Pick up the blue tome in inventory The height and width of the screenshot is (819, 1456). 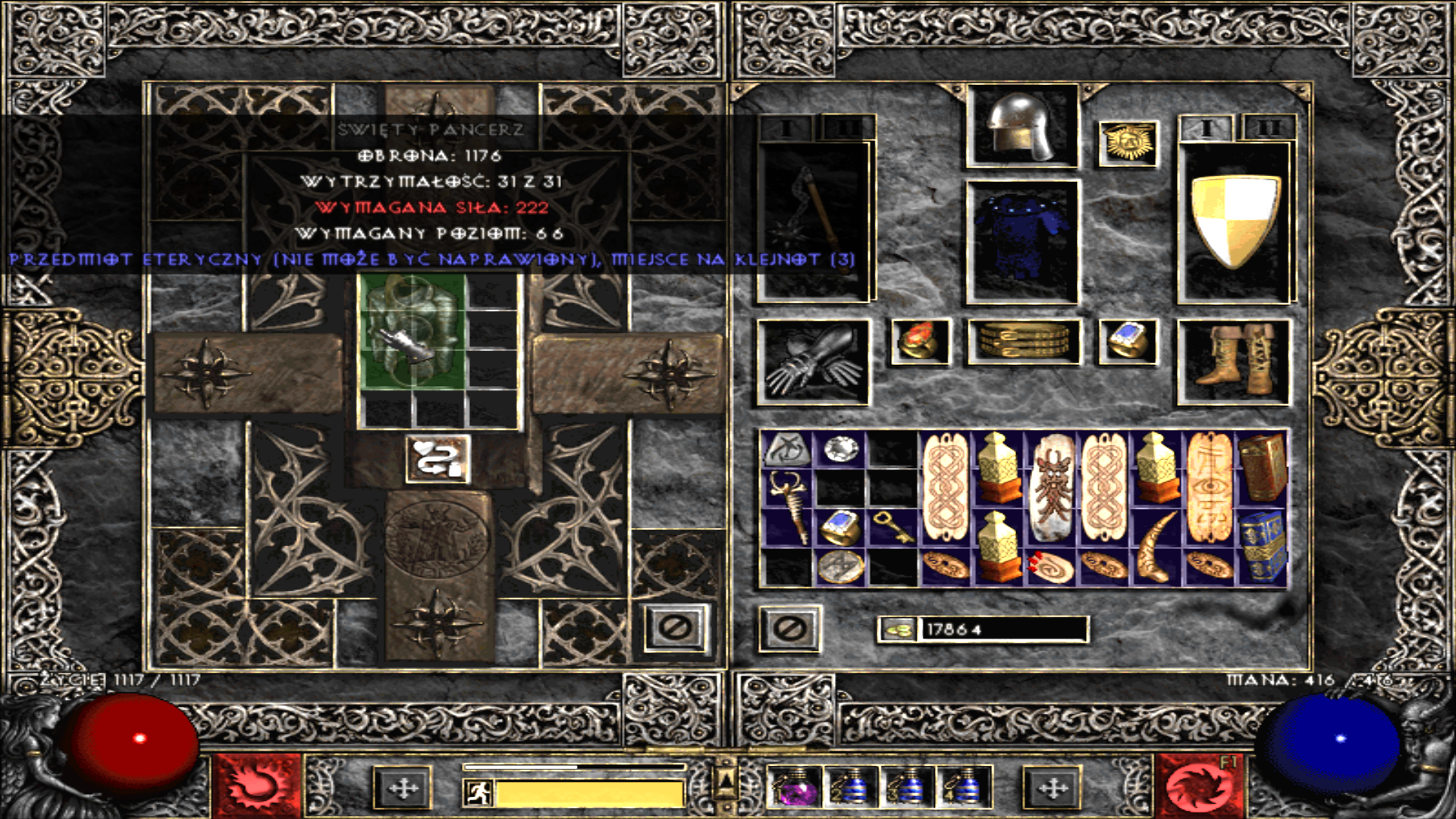coord(1261,544)
